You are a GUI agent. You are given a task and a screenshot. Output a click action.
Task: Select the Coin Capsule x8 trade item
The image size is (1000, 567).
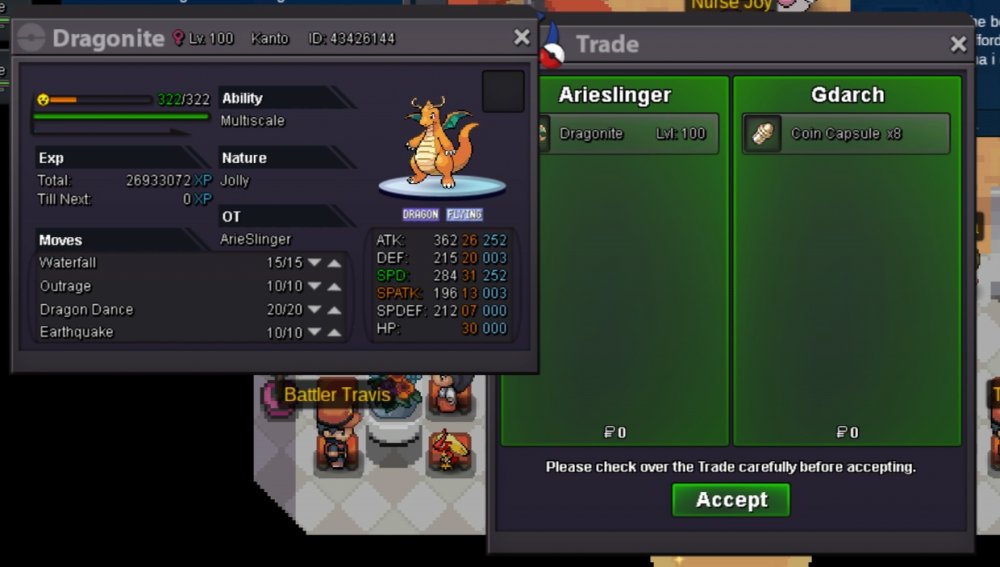pyautogui.click(x=846, y=134)
